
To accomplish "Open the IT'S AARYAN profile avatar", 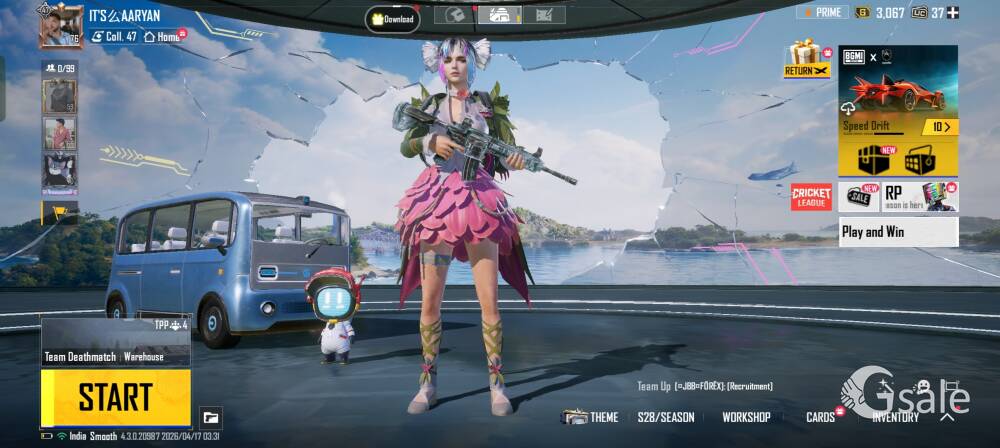I will tap(60, 25).
